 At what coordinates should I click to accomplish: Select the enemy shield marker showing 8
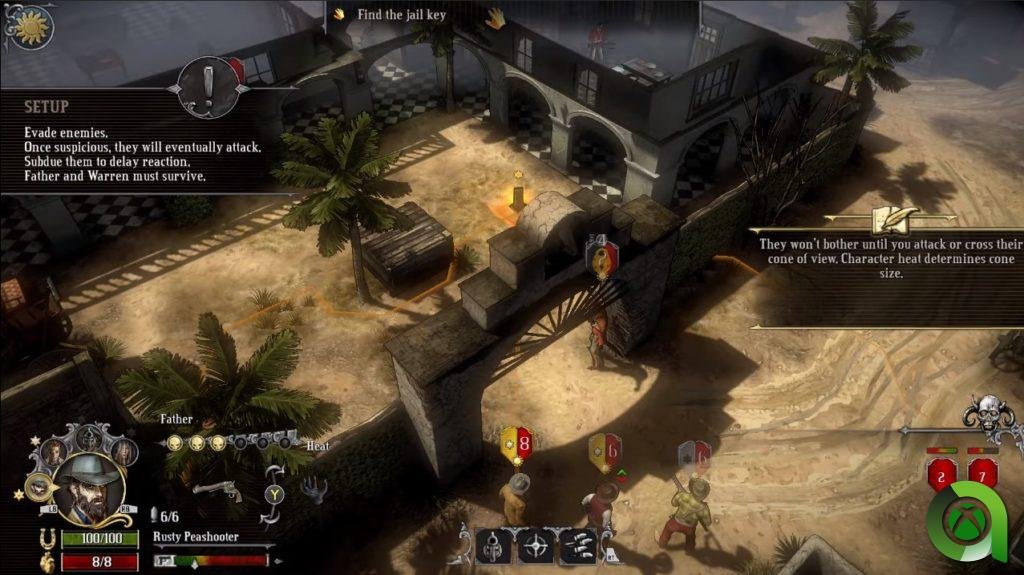tap(517, 445)
